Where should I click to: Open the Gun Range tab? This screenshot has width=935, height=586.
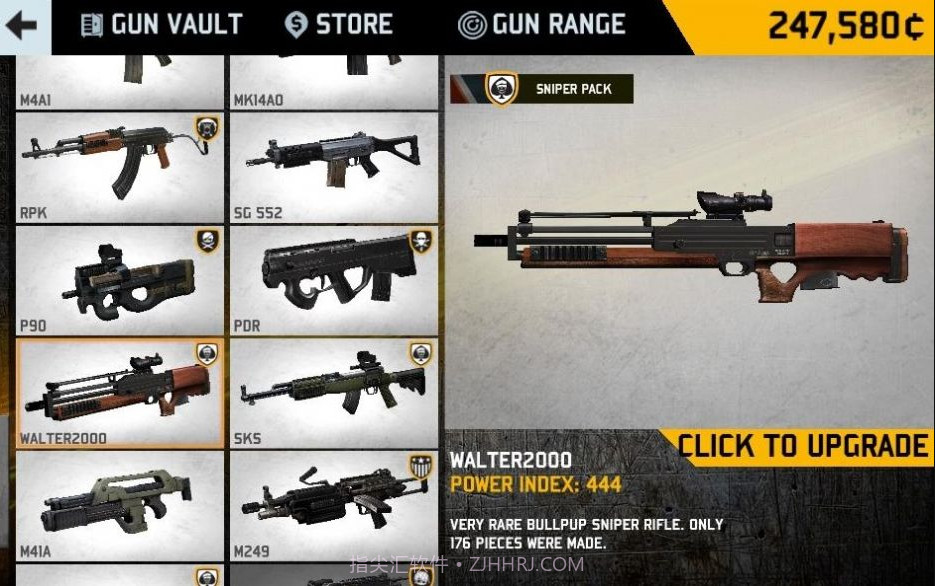click(542, 25)
